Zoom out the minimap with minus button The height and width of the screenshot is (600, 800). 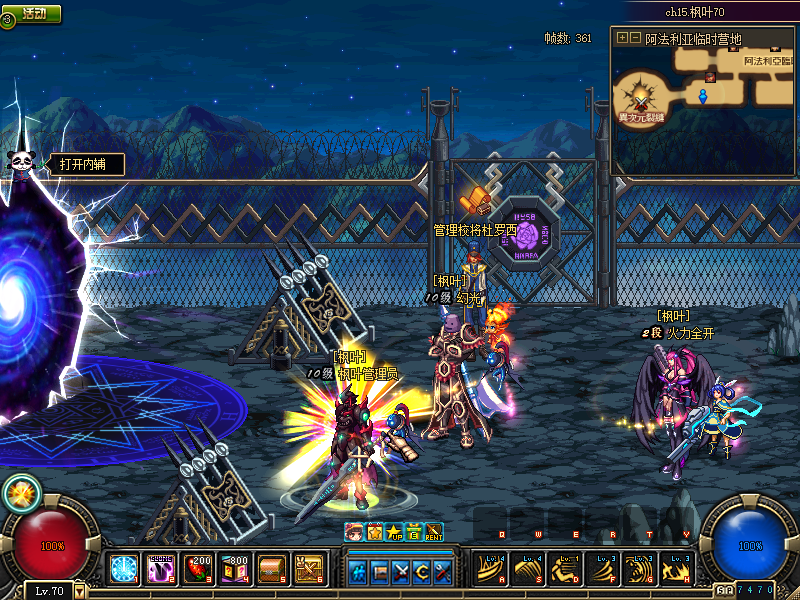pos(634,38)
